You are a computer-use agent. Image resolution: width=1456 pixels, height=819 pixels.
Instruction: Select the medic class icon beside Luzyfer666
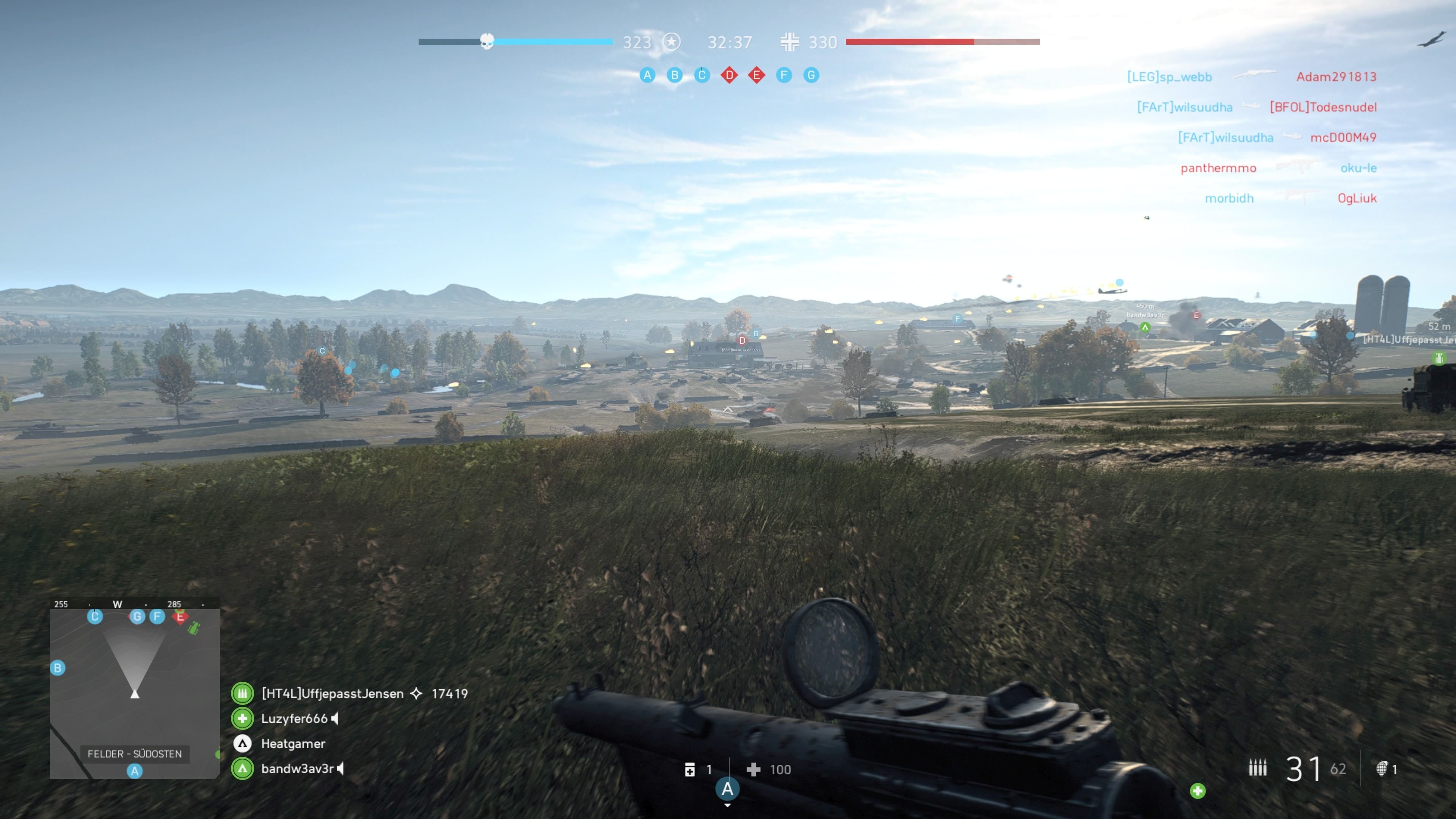243,719
